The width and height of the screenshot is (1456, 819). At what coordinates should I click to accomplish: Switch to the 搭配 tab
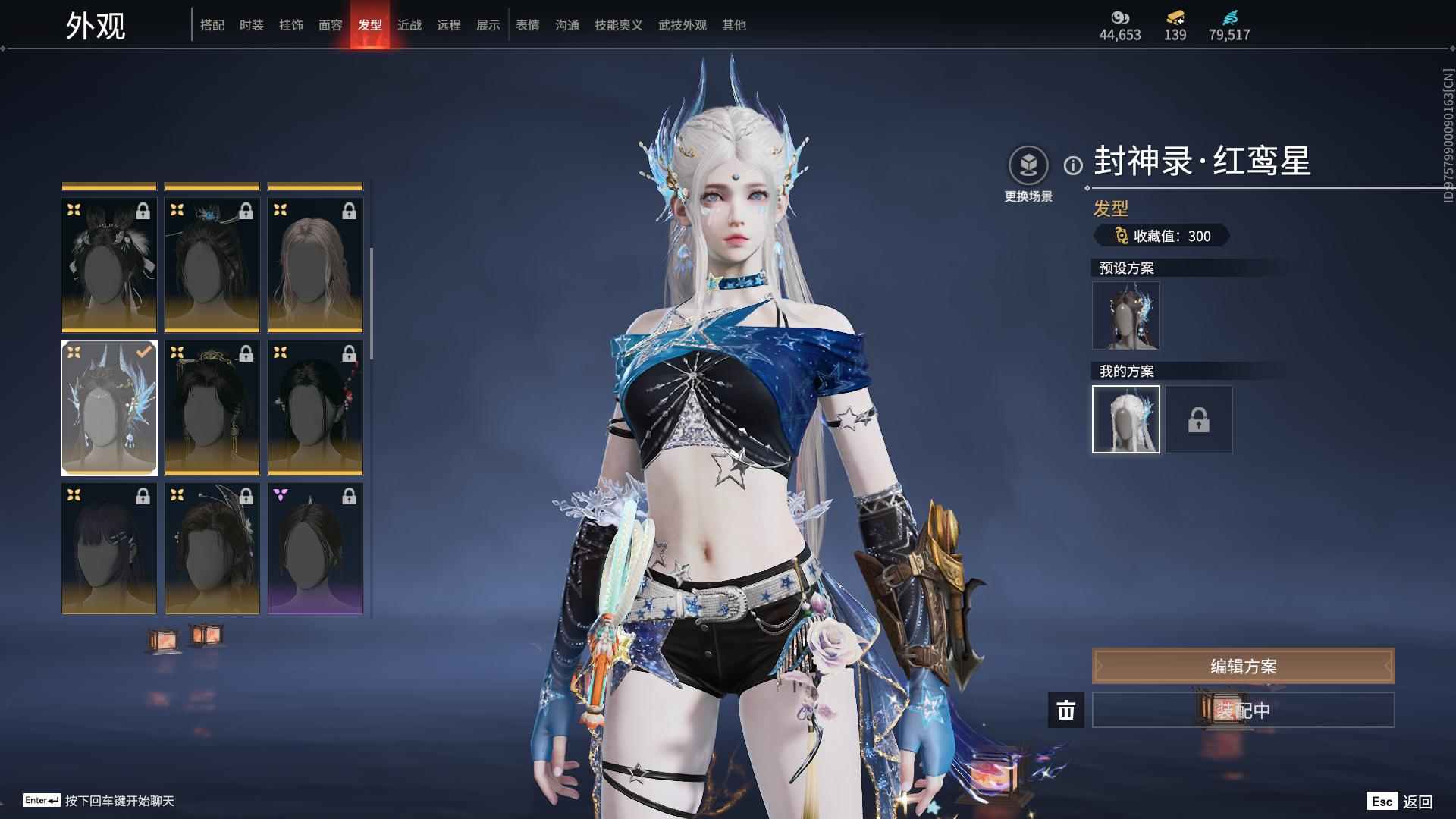point(212,25)
